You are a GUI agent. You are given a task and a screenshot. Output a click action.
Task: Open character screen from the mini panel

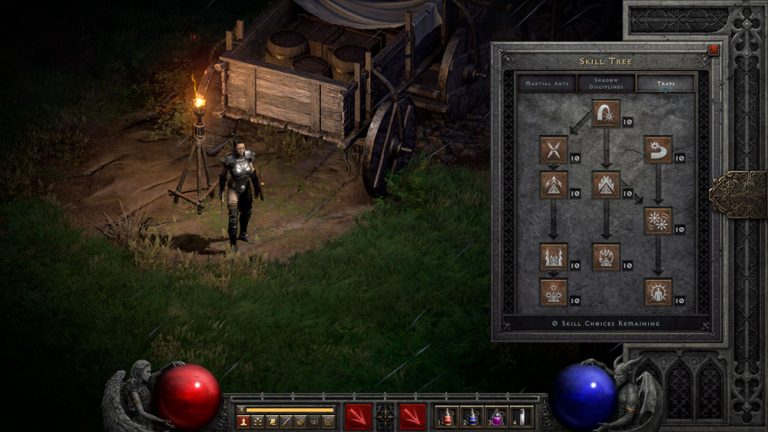pos(241,421)
